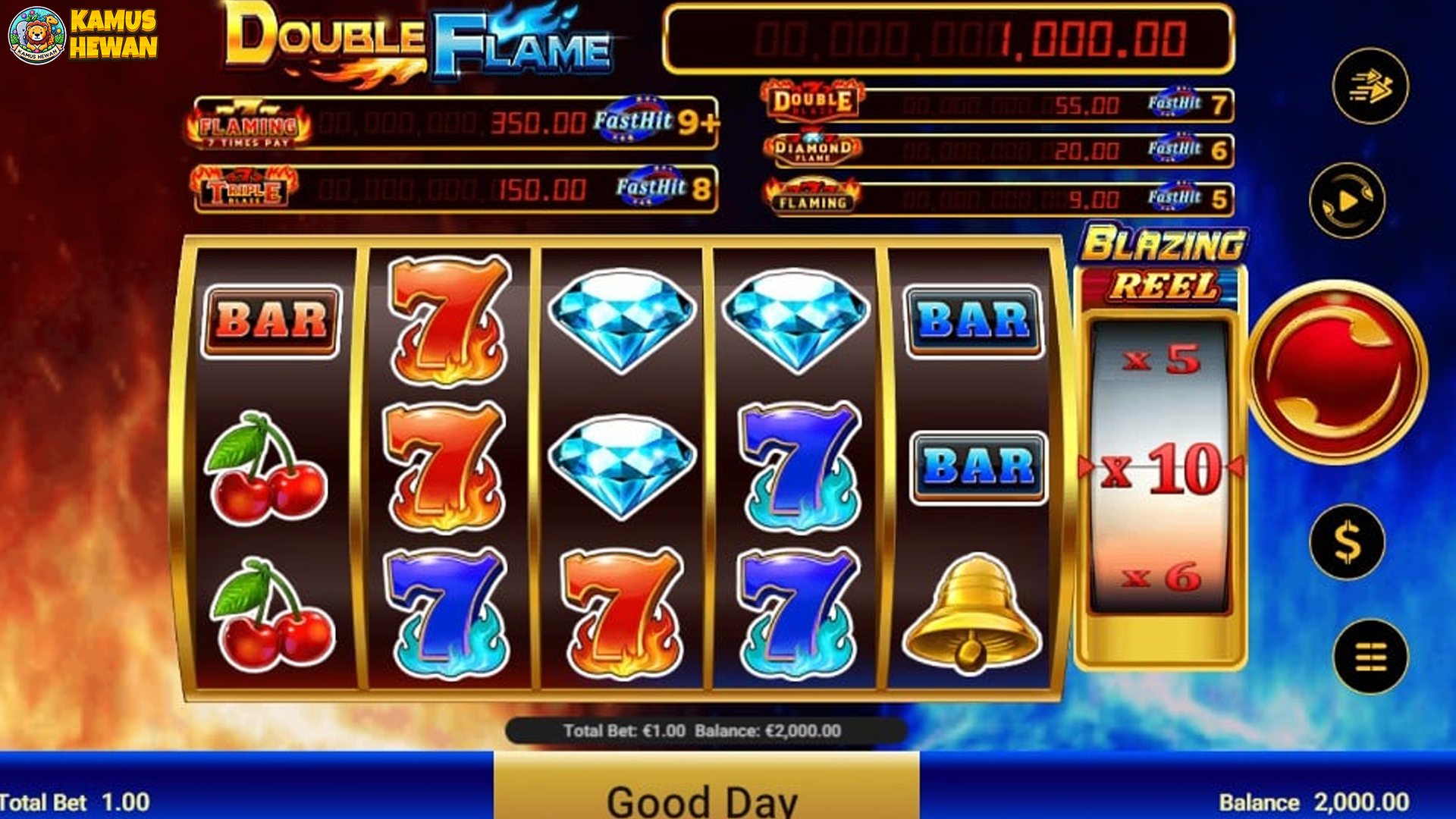Open the hamburger menu button
Screen dimensions: 1456x819
(1370, 657)
